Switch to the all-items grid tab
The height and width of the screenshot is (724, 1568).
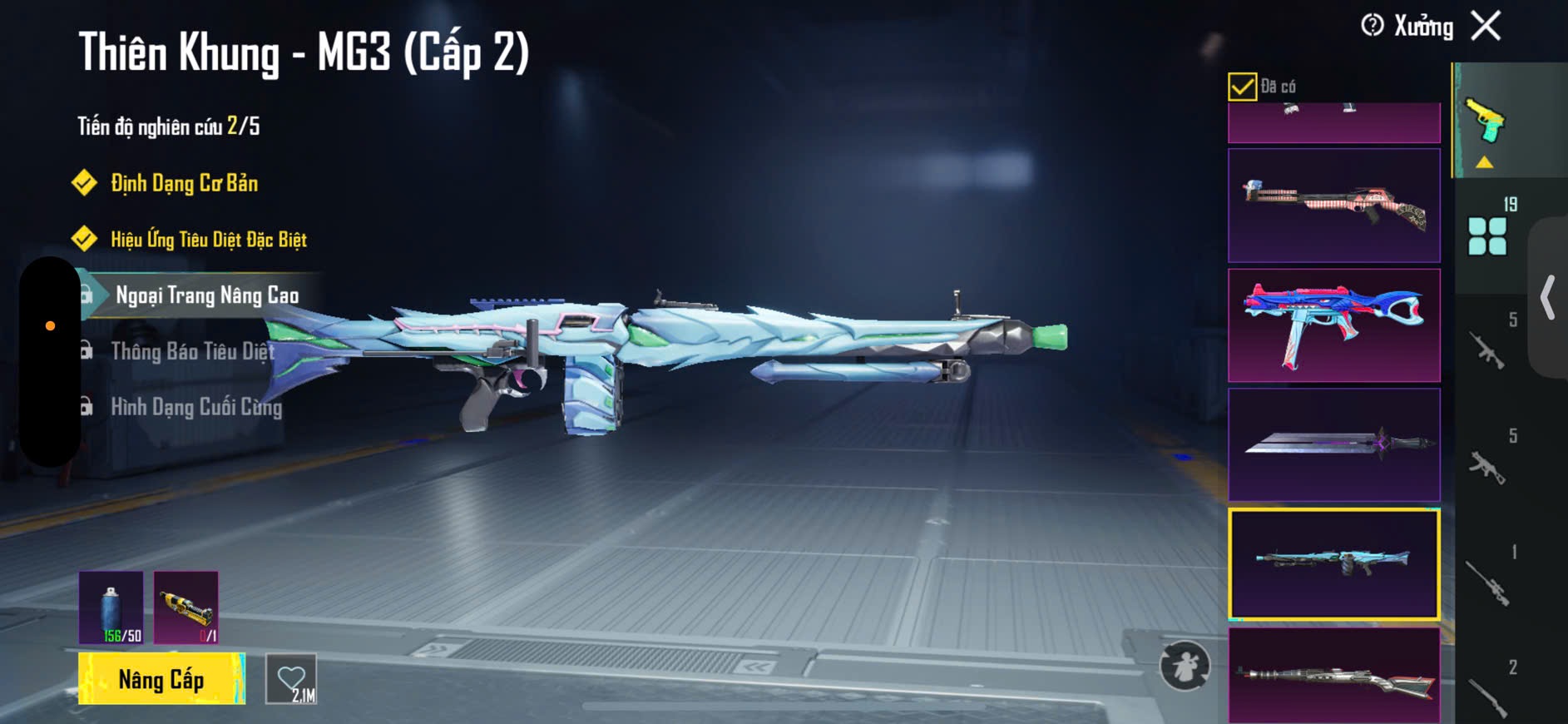1488,235
